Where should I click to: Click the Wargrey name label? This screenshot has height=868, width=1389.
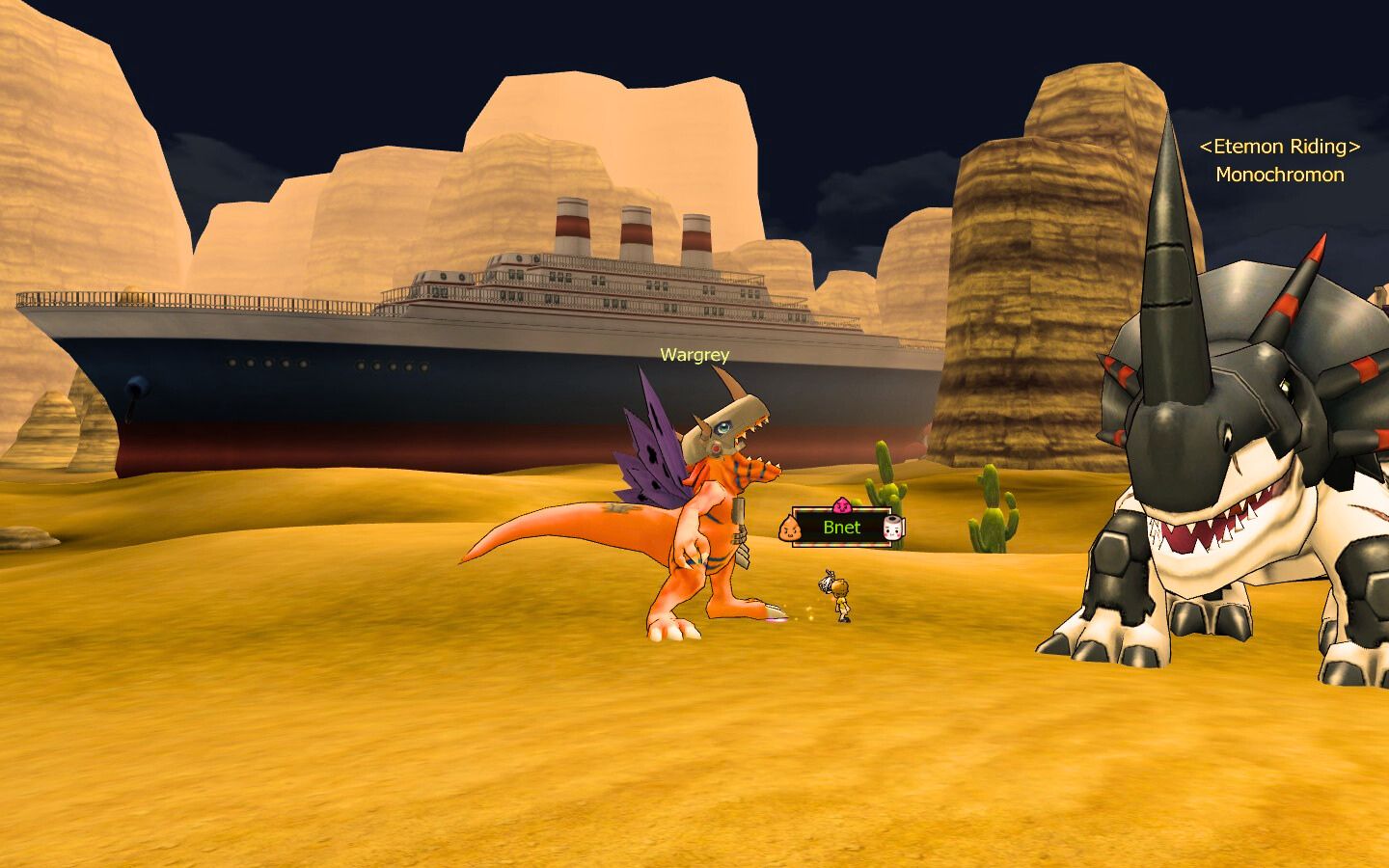tap(694, 355)
